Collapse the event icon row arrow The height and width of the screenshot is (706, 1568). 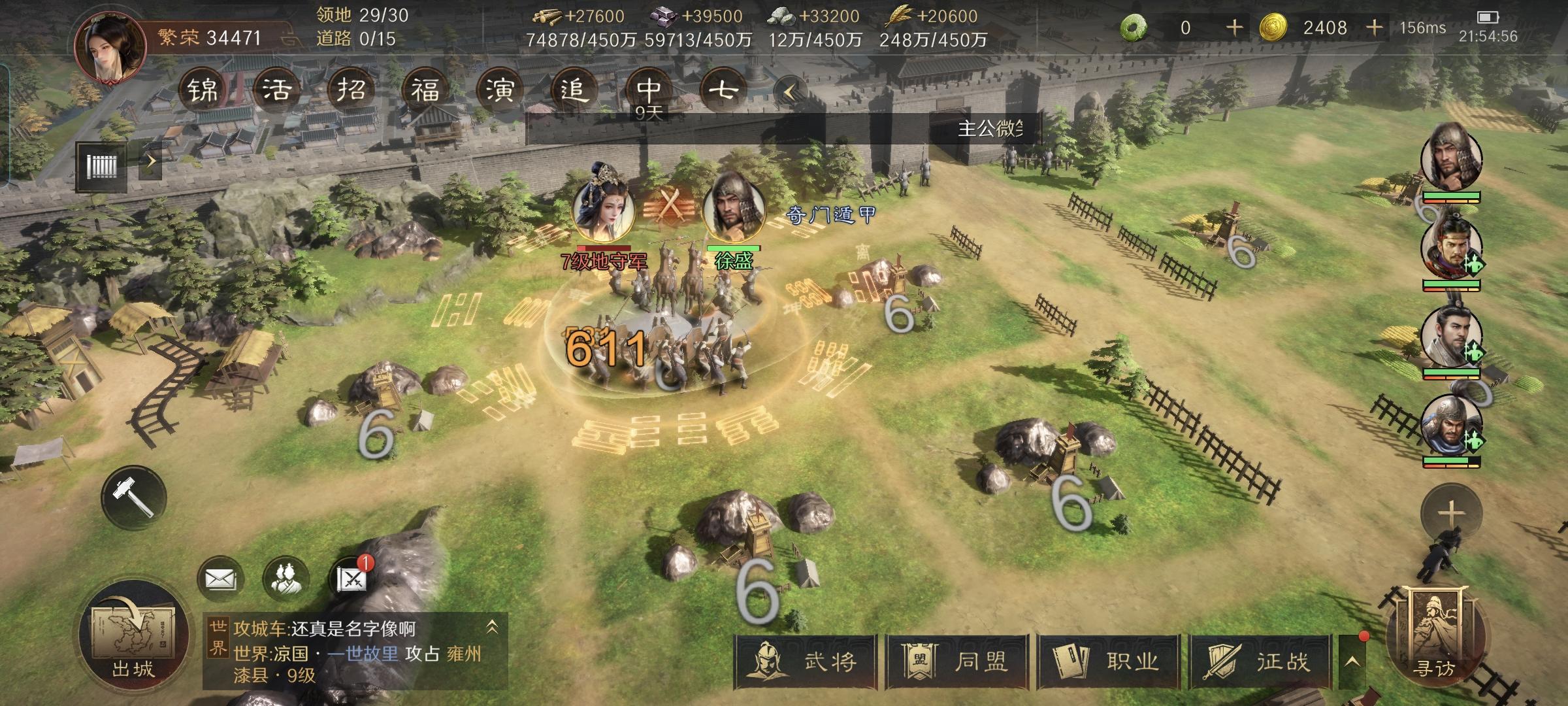coord(789,92)
